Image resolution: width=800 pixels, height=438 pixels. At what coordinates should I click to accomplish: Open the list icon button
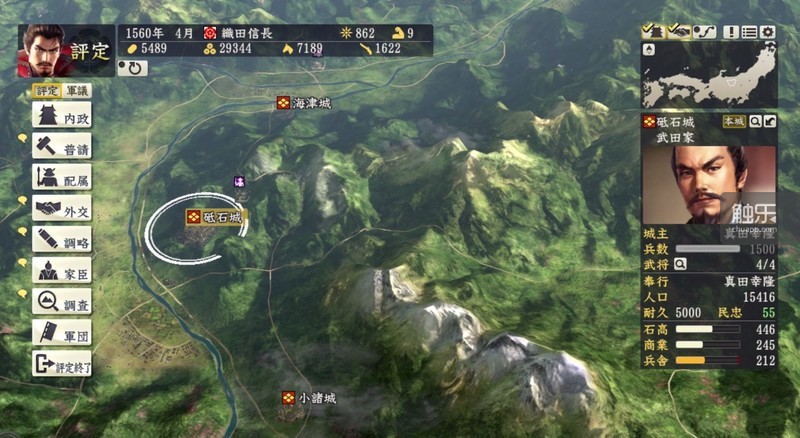point(750,32)
